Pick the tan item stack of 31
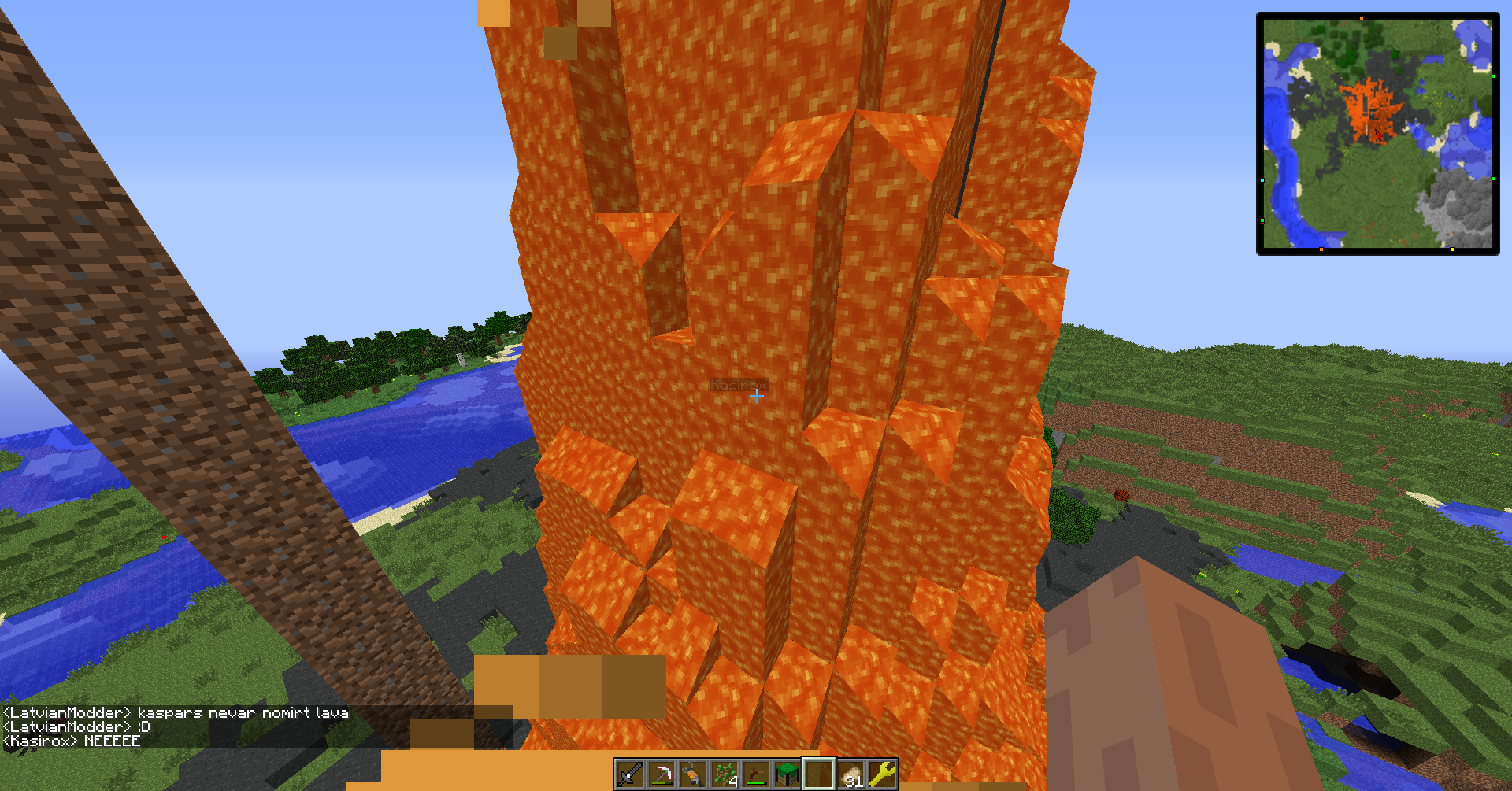Viewport: 1512px width, 791px height. (850, 774)
